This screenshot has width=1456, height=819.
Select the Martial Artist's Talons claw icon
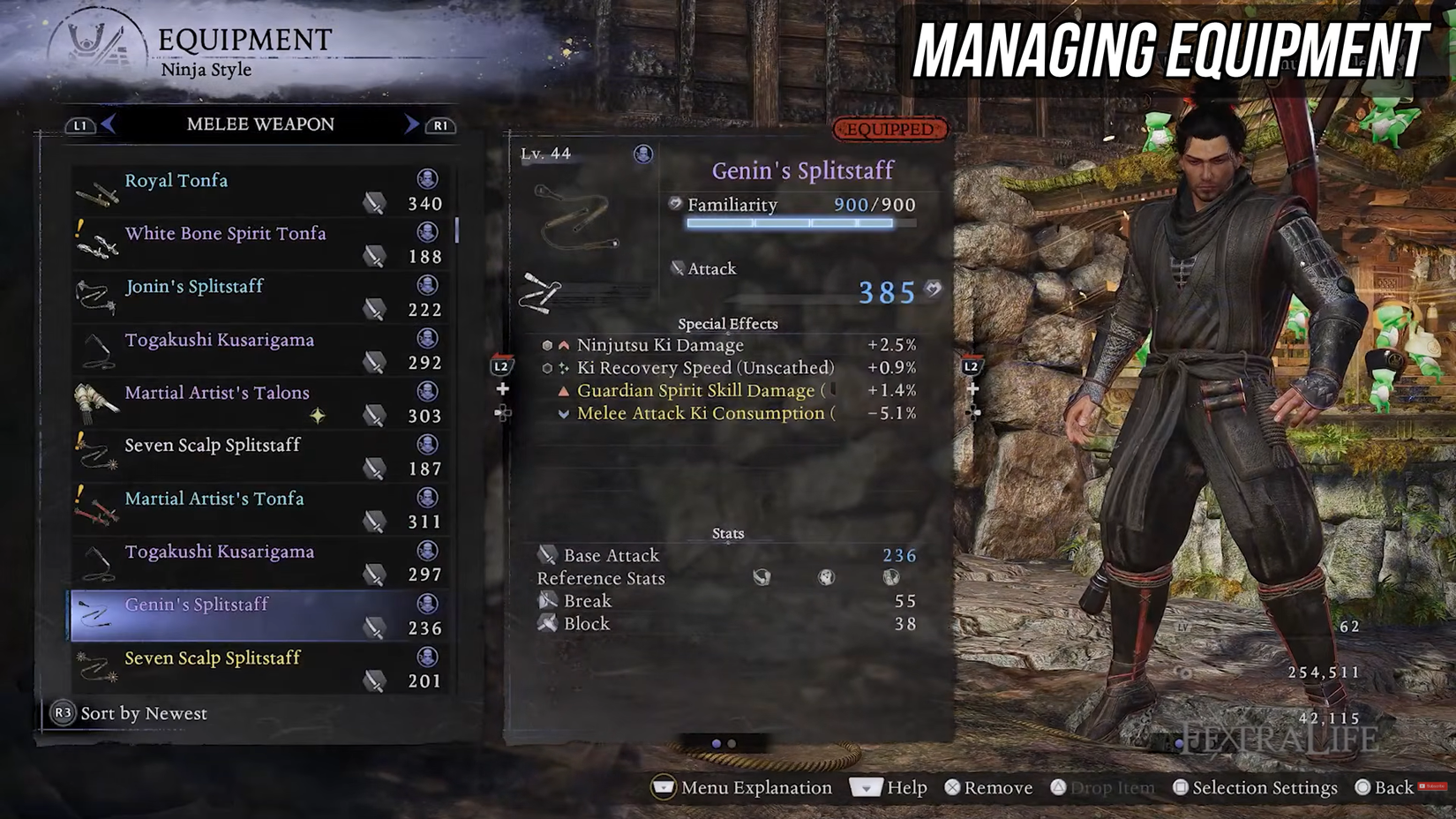tap(97, 400)
